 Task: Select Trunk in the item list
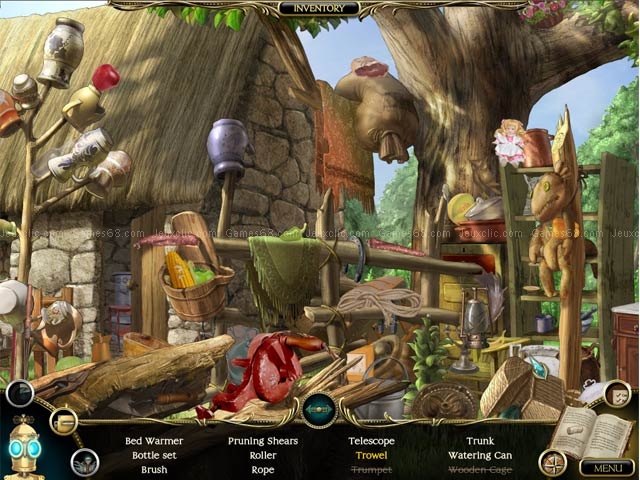click(x=480, y=441)
